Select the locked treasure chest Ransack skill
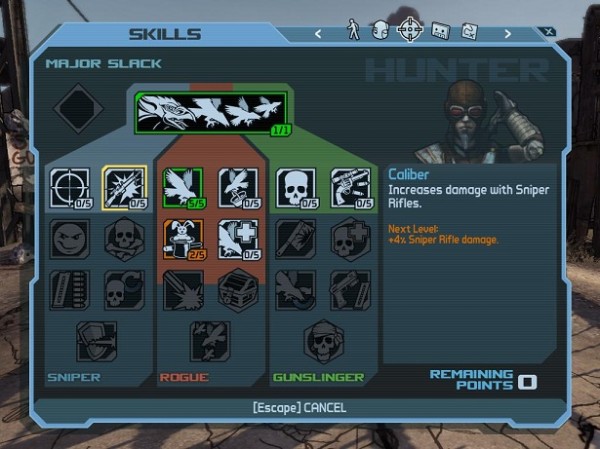 (238, 290)
